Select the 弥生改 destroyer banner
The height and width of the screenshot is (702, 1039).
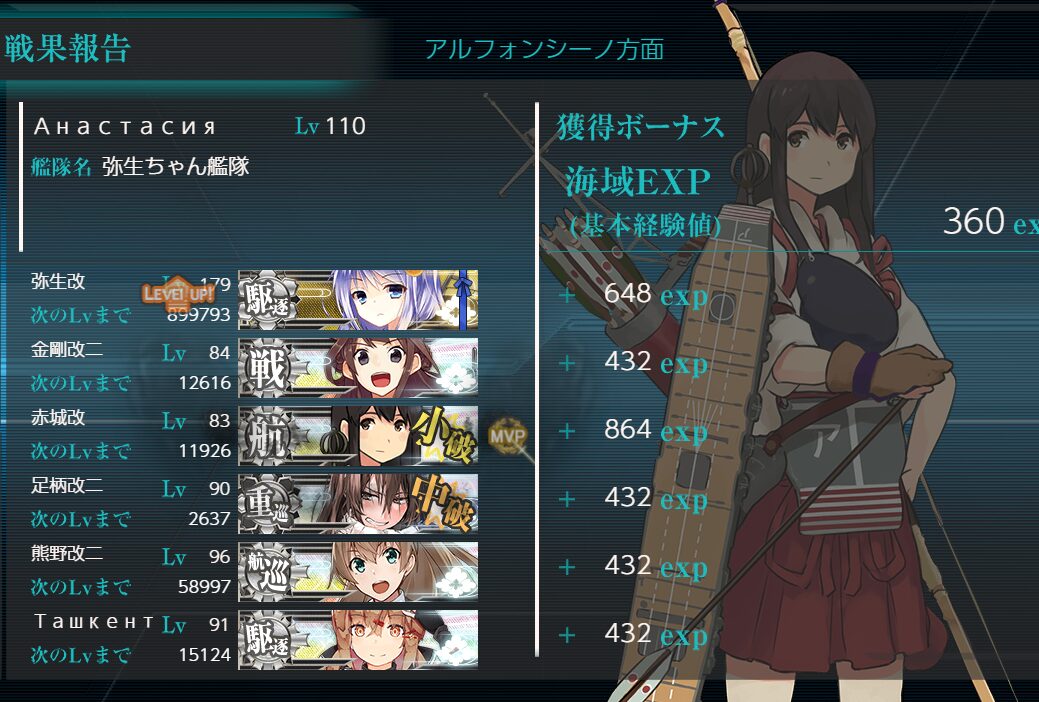coord(358,299)
